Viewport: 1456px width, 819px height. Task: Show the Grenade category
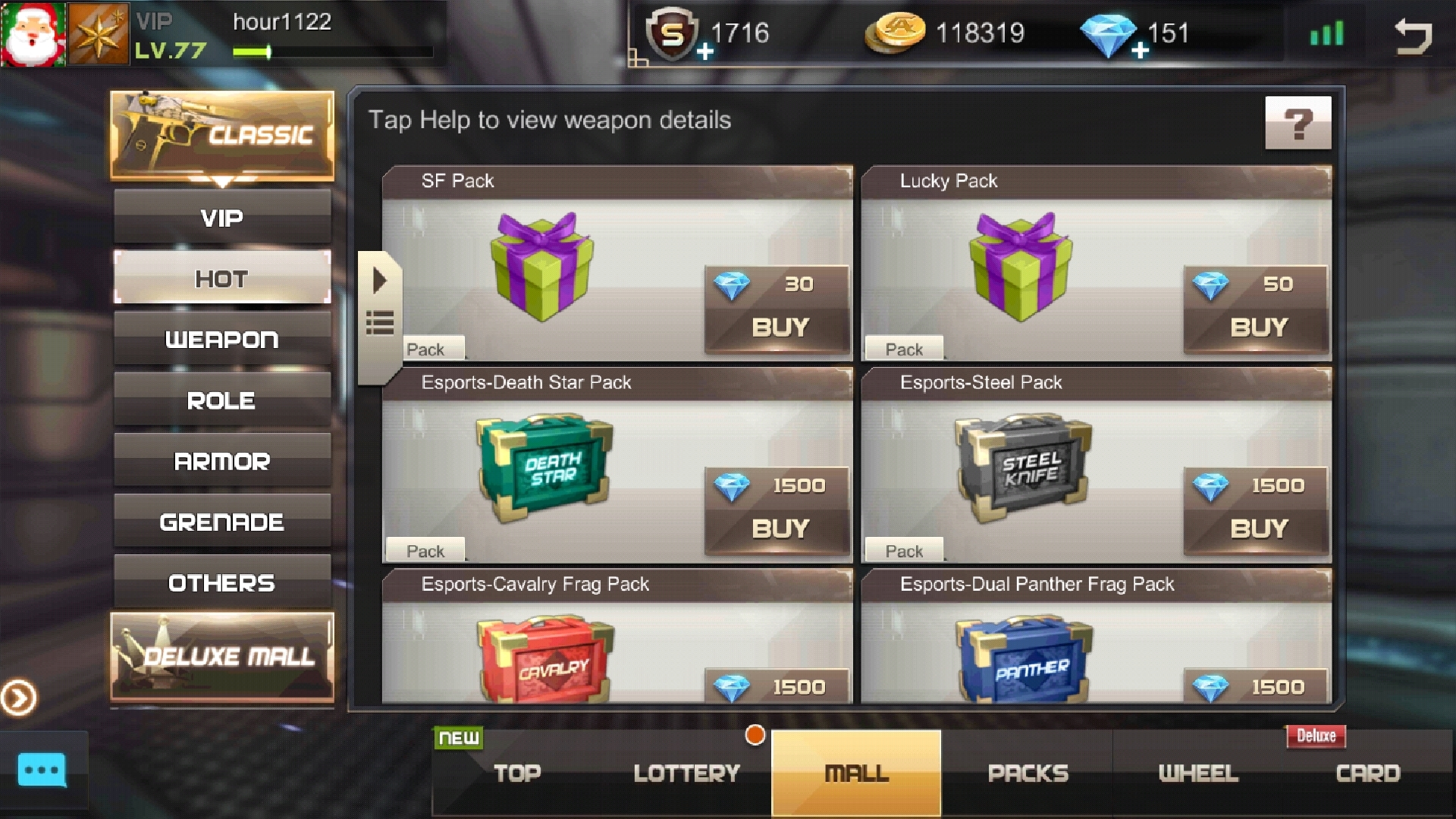tap(221, 522)
